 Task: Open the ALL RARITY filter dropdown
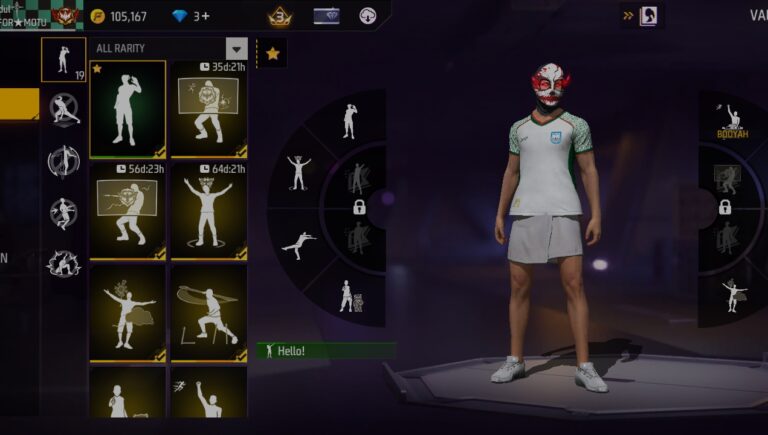click(x=236, y=49)
